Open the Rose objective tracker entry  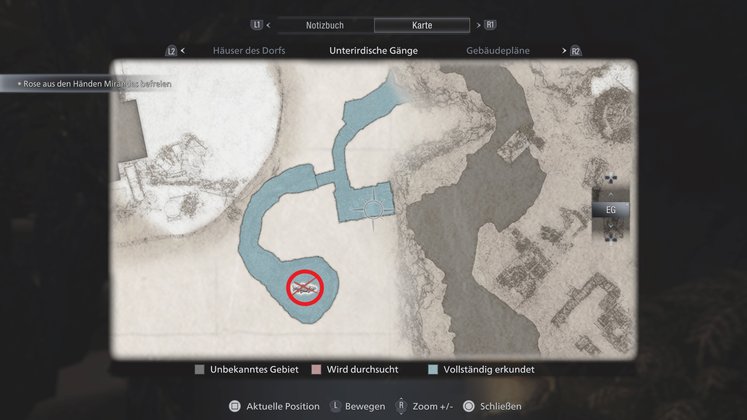tap(88, 84)
